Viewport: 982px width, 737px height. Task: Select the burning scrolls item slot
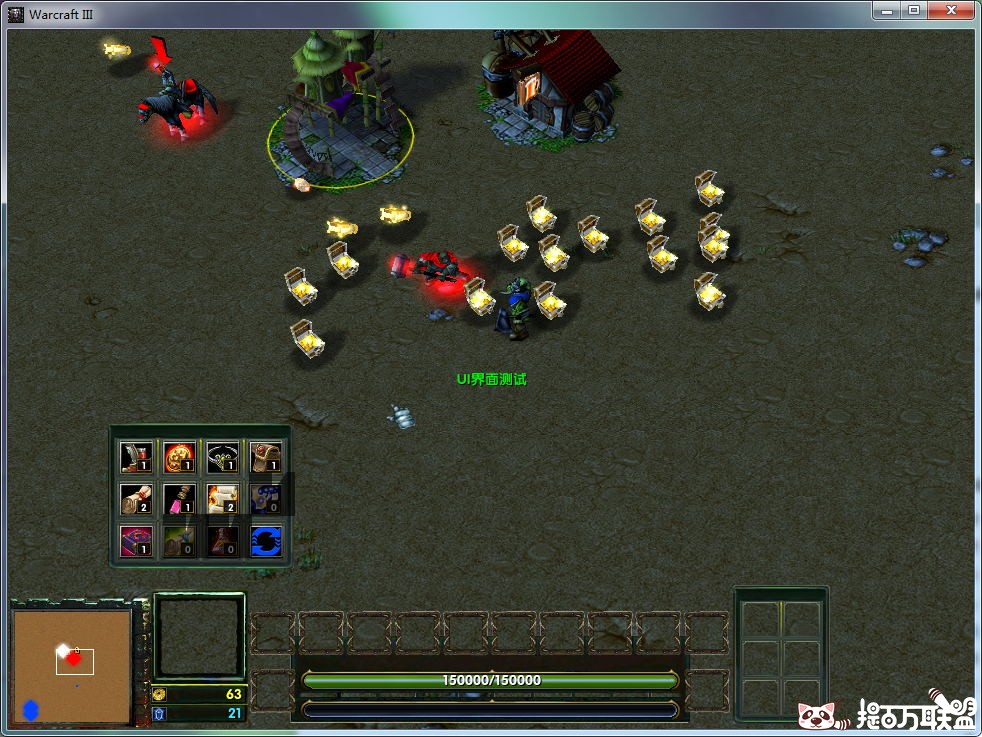pyautogui.click(x=222, y=498)
